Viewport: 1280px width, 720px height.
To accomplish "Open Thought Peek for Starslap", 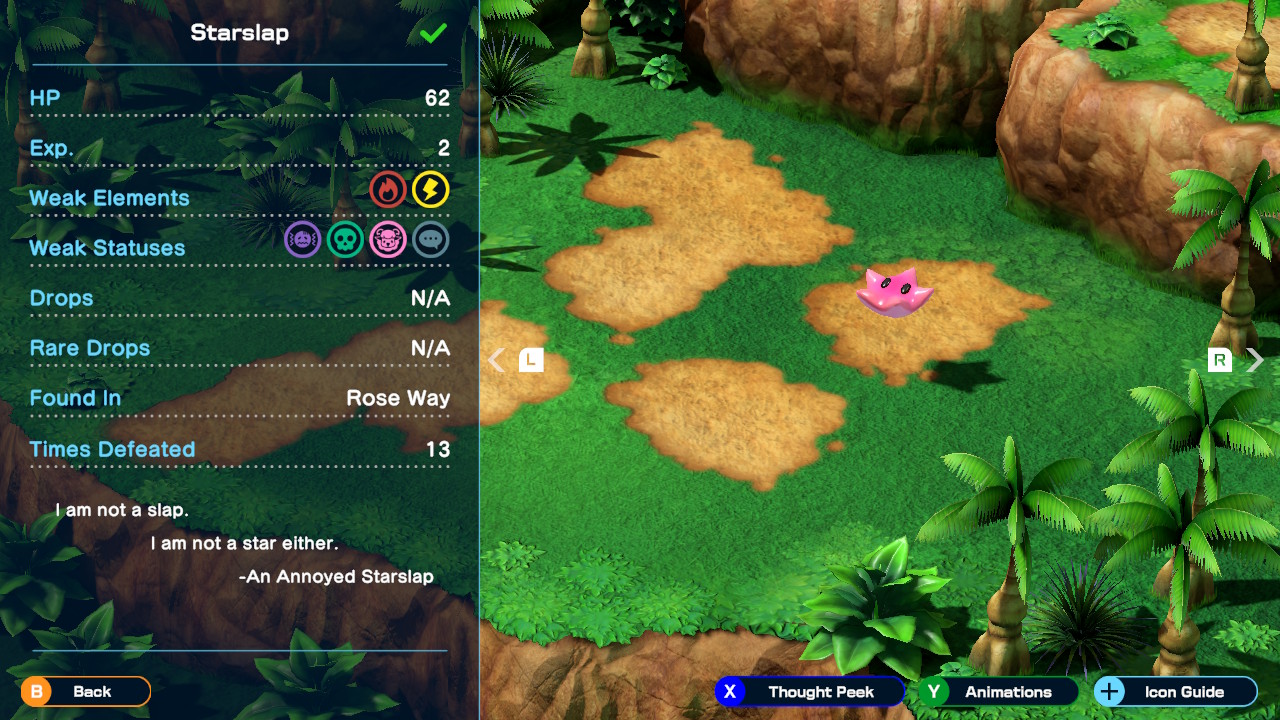I will pos(810,691).
